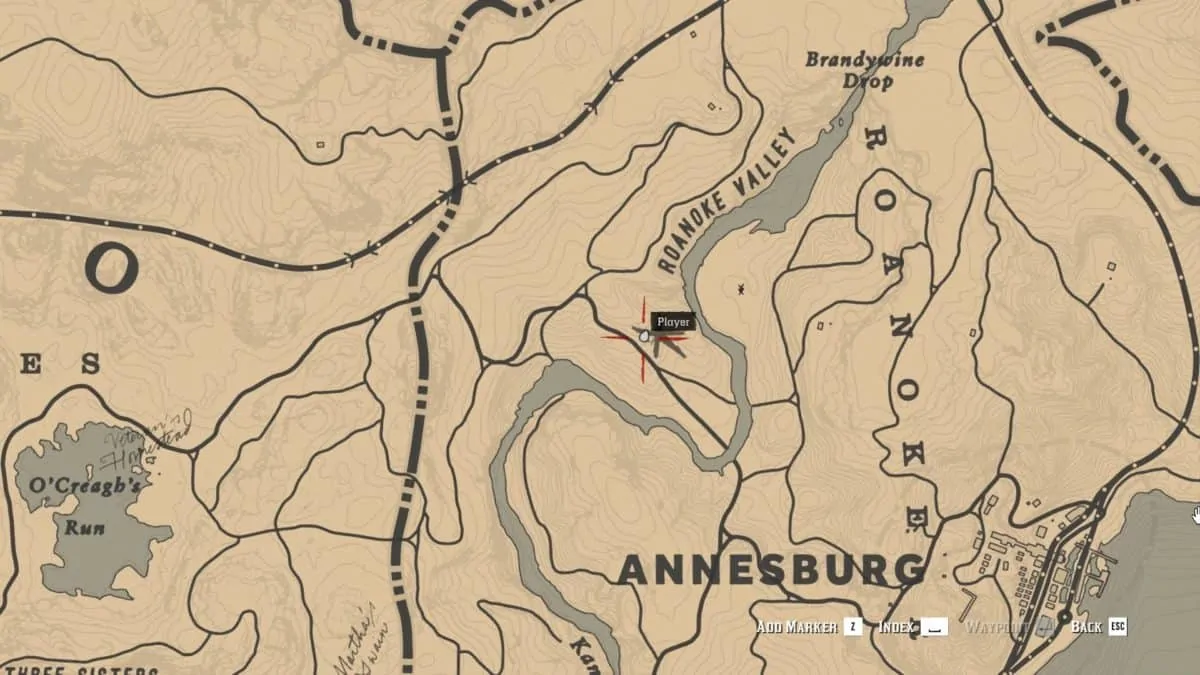Select the Player marker on the map
The height and width of the screenshot is (675, 1200).
point(646,339)
